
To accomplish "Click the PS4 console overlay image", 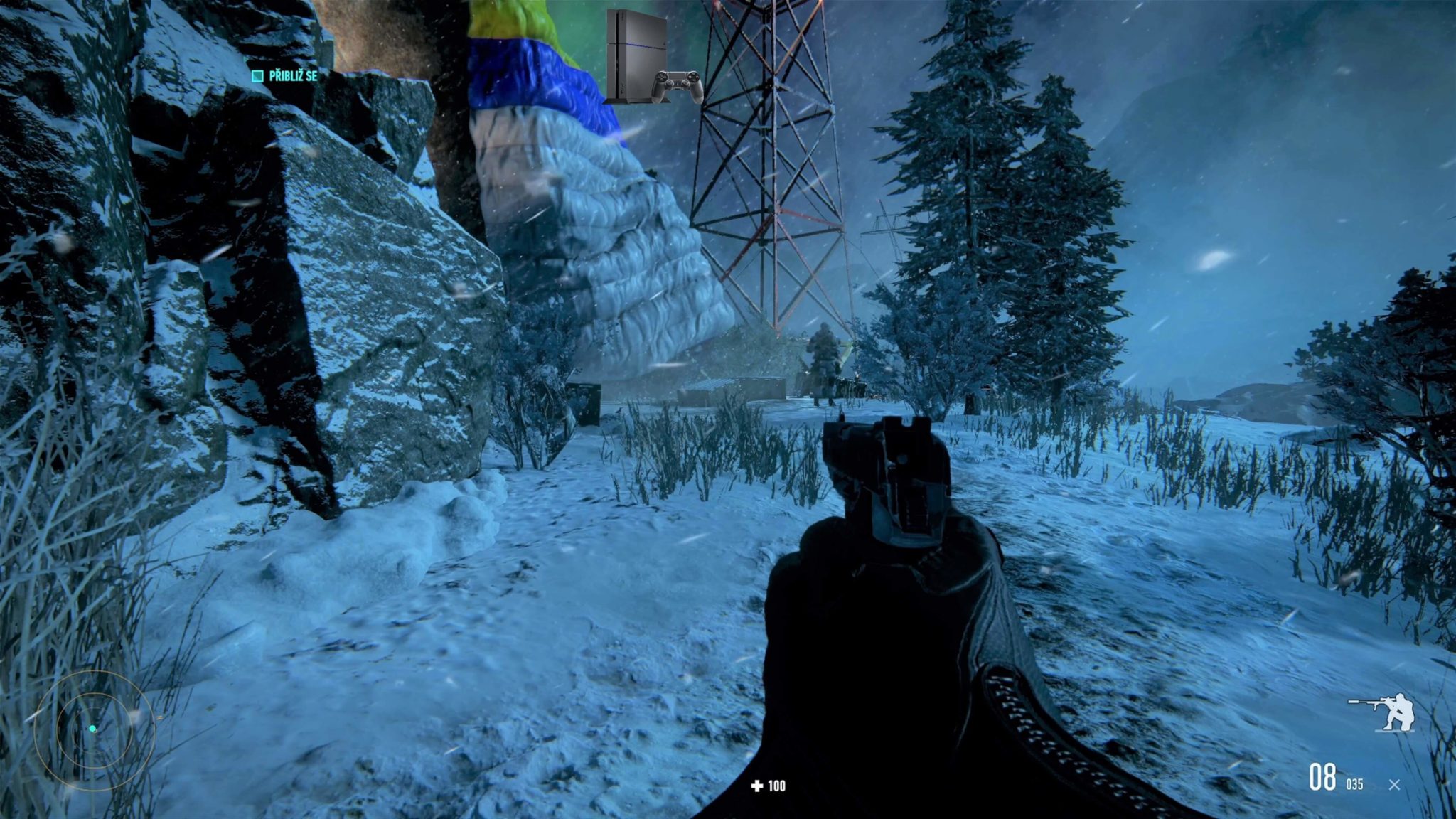I will click(653, 58).
